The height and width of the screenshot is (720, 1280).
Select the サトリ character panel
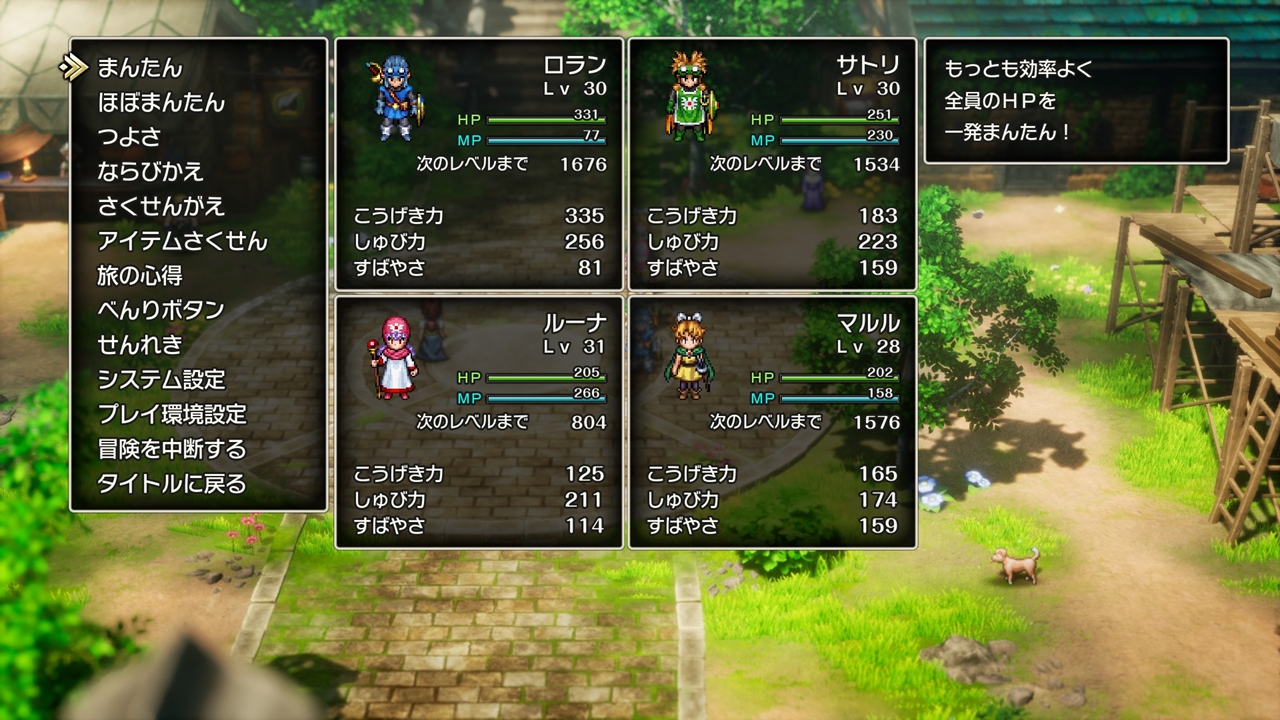pyautogui.click(x=772, y=164)
